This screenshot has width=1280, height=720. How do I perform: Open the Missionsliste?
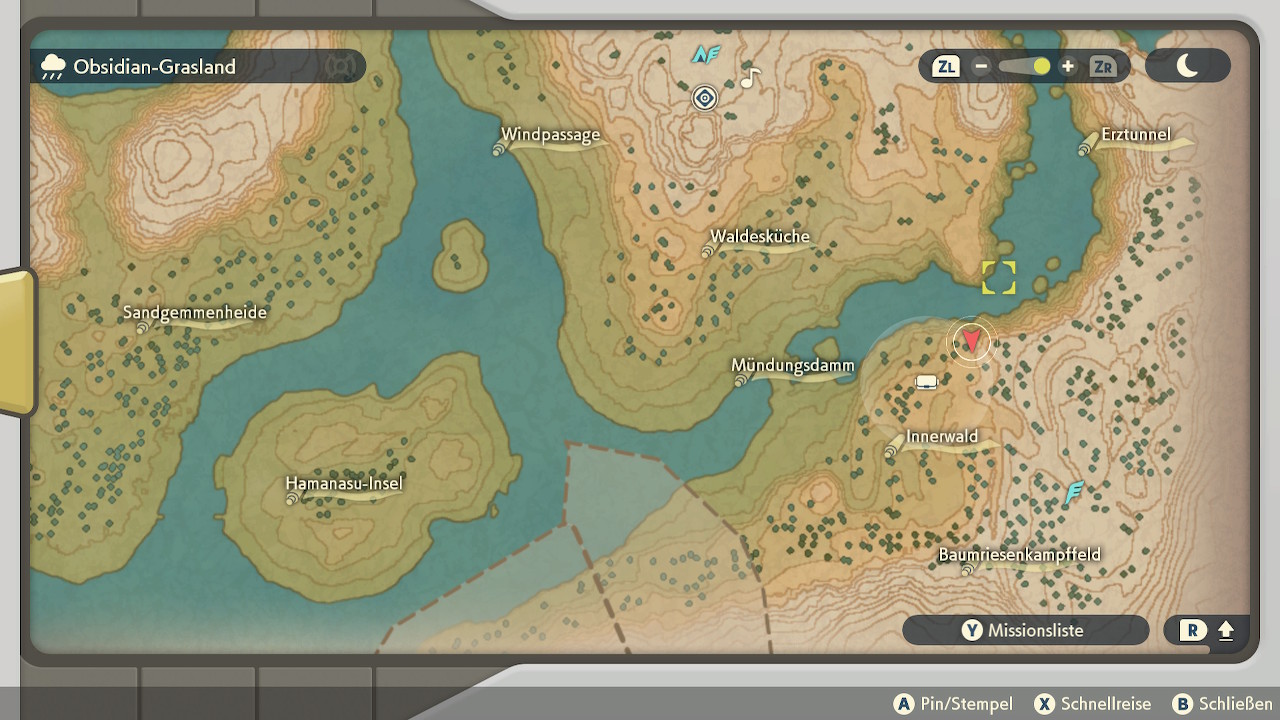1025,630
